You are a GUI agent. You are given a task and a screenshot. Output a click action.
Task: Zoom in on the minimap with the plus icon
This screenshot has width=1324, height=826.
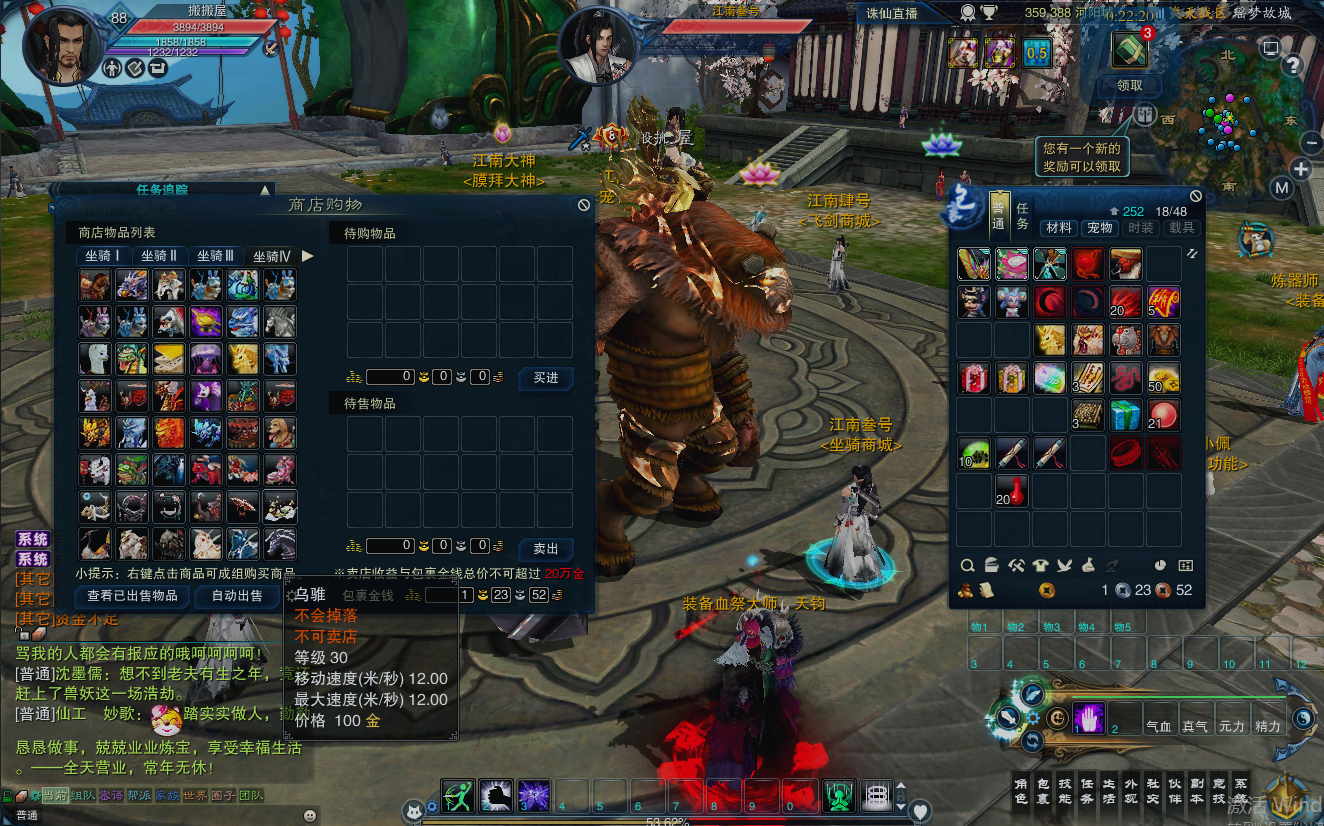point(1300,168)
